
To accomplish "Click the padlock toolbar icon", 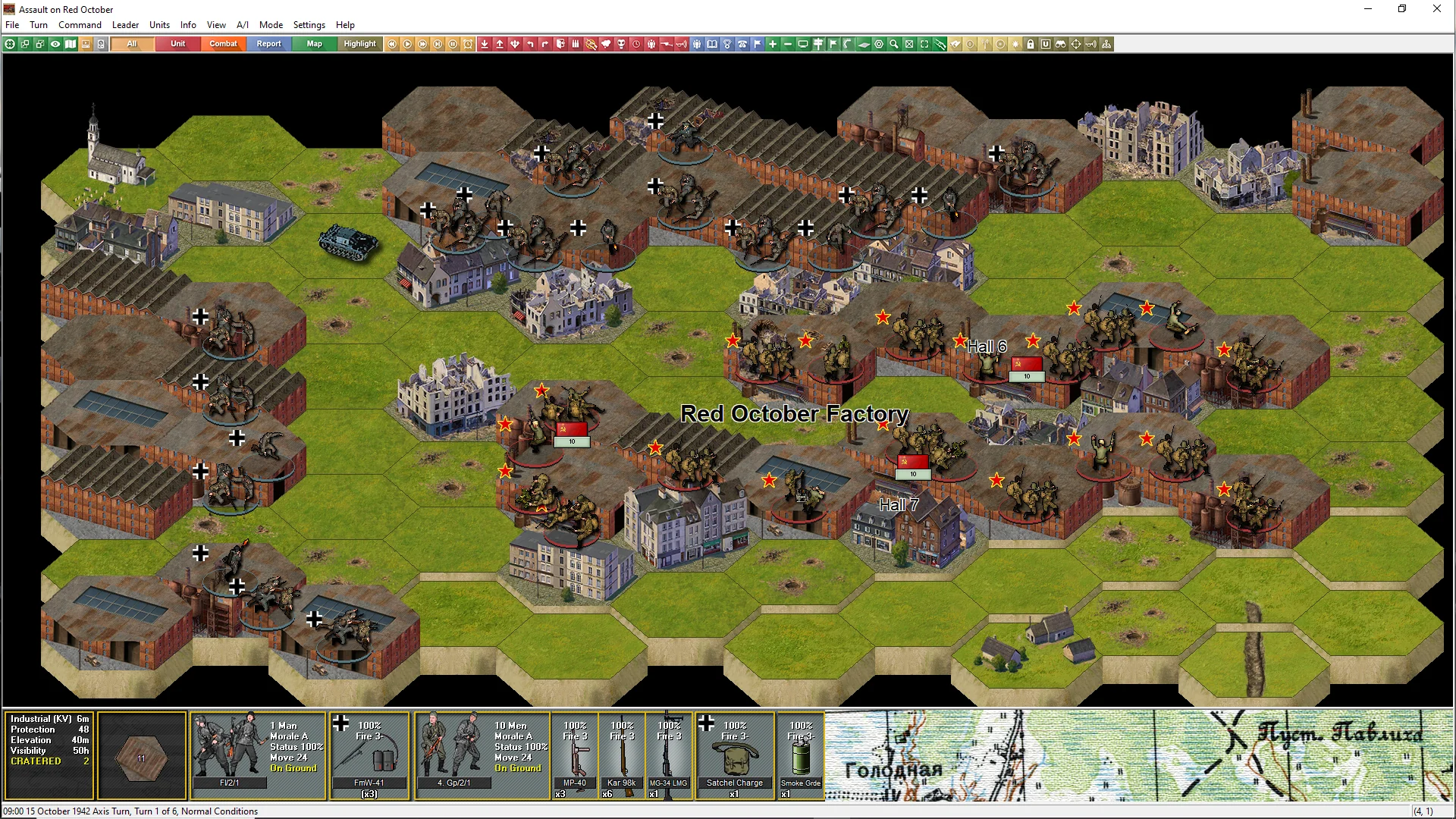I will (x=1031, y=44).
